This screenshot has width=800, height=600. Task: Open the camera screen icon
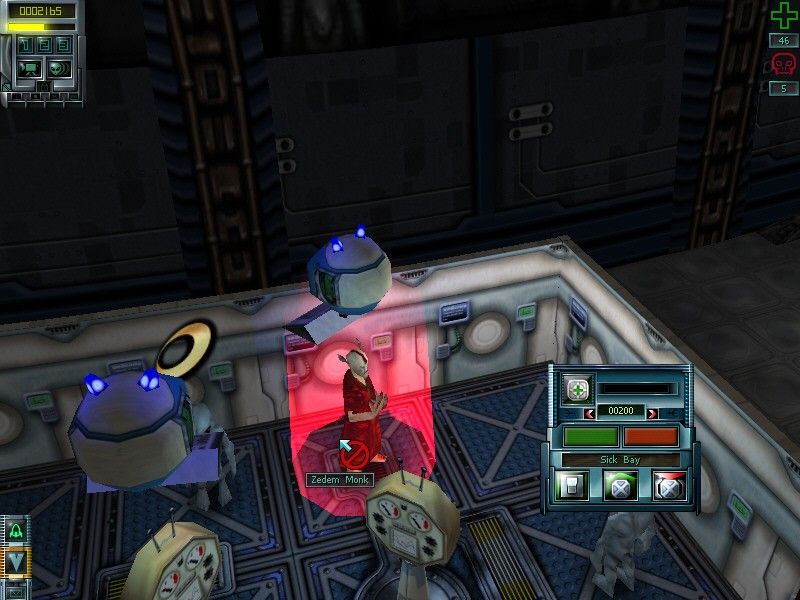(x=27, y=68)
